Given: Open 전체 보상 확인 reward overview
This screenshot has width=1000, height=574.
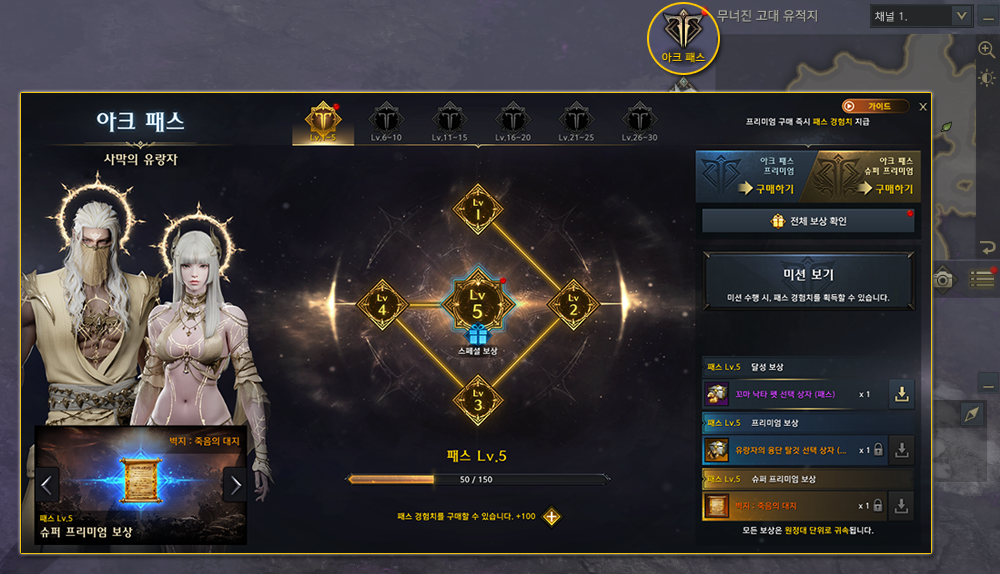Looking at the screenshot, I should tap(808, 221).
